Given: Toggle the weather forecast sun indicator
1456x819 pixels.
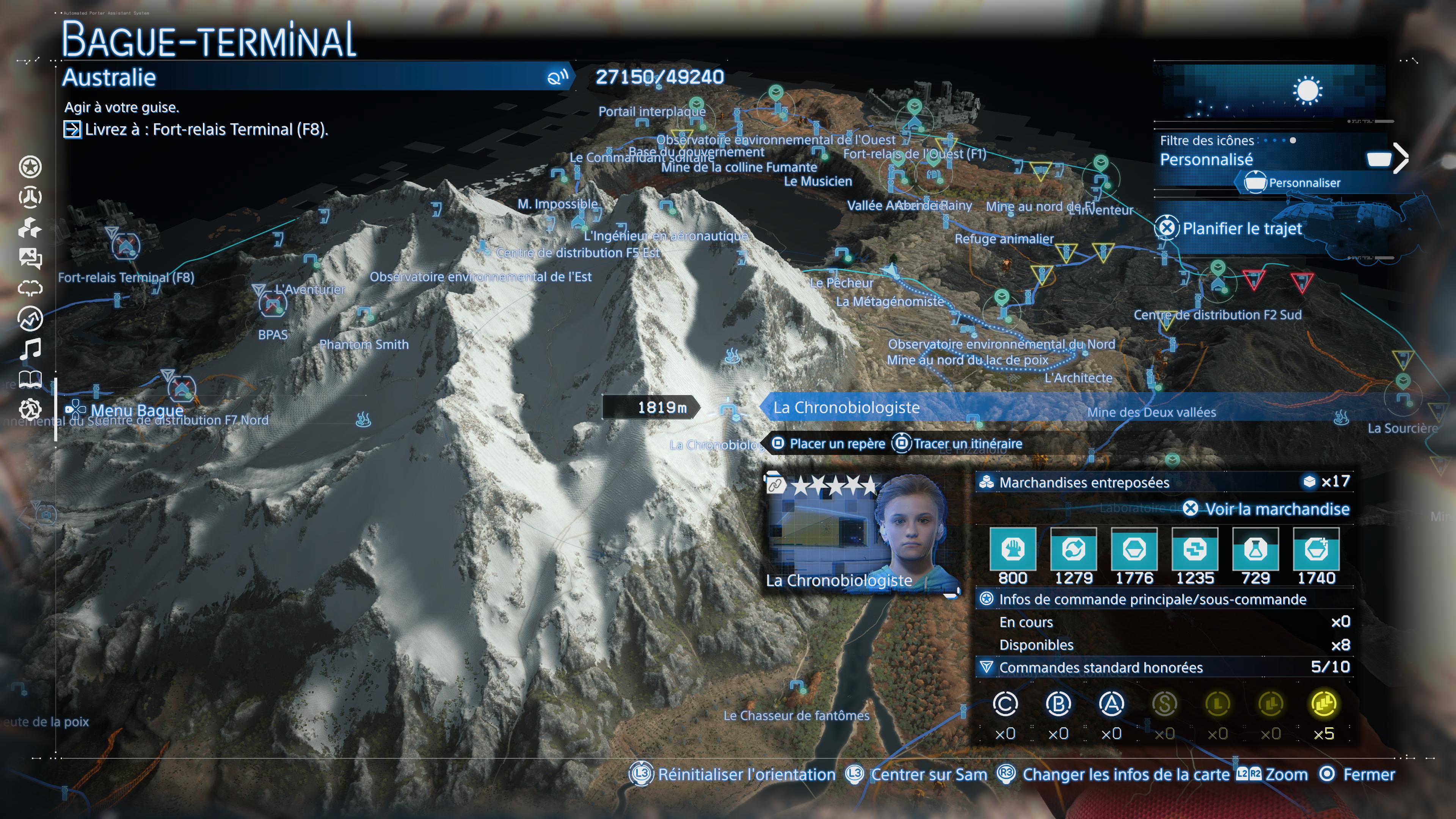Looking at the screenshot, I should 1308,91.
